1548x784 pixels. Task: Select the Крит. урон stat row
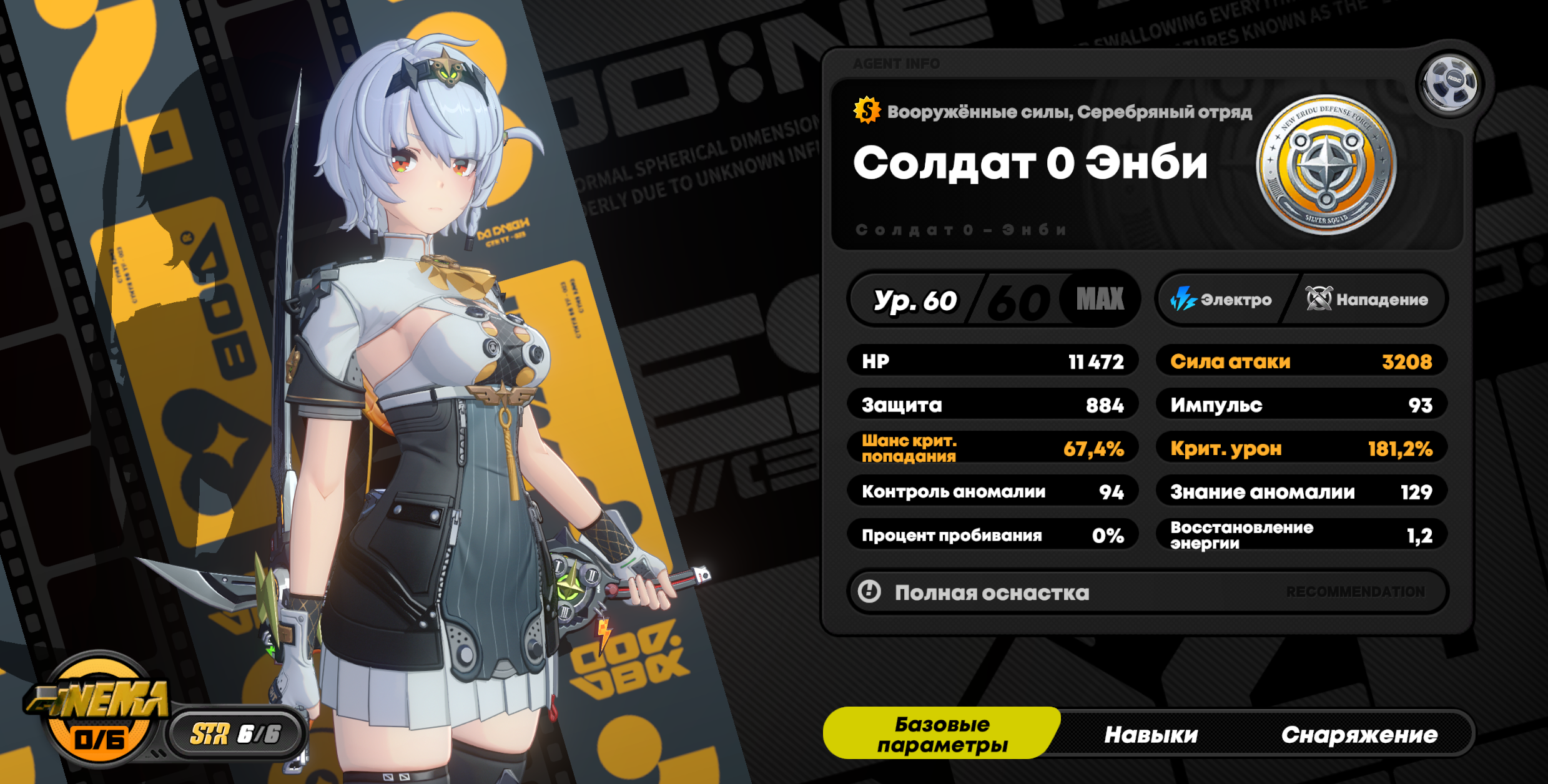[x=1301, y=448]
